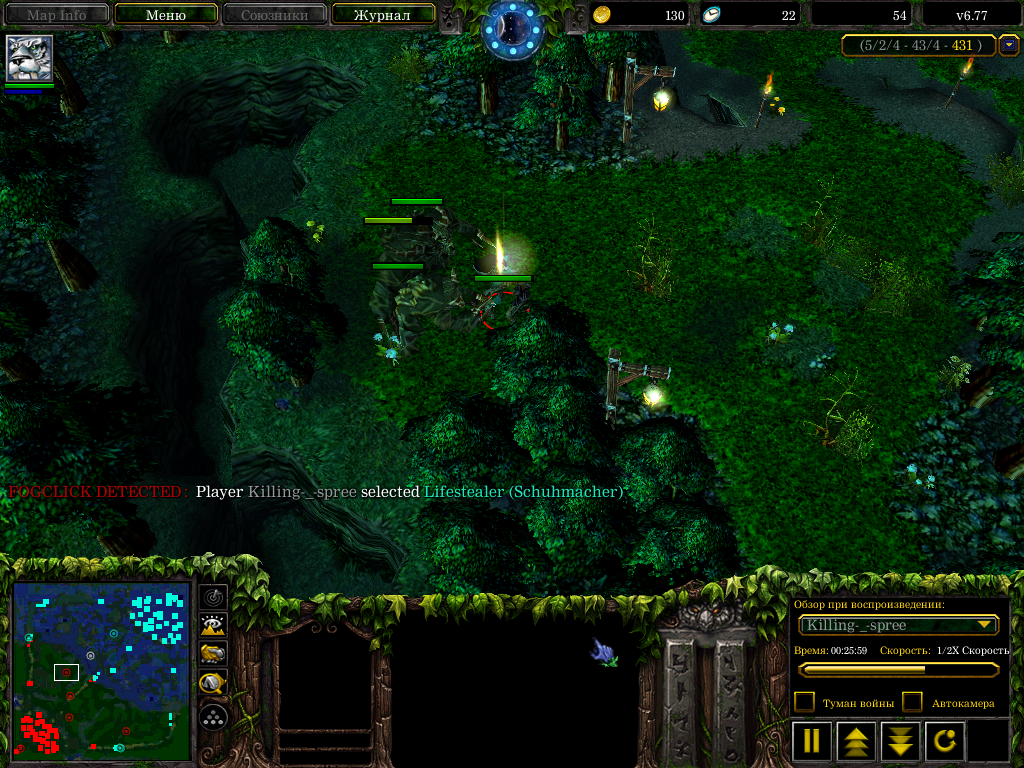Toggle minimap terrain display
This screenshot has width=1024, height=768.
point(213,626)
